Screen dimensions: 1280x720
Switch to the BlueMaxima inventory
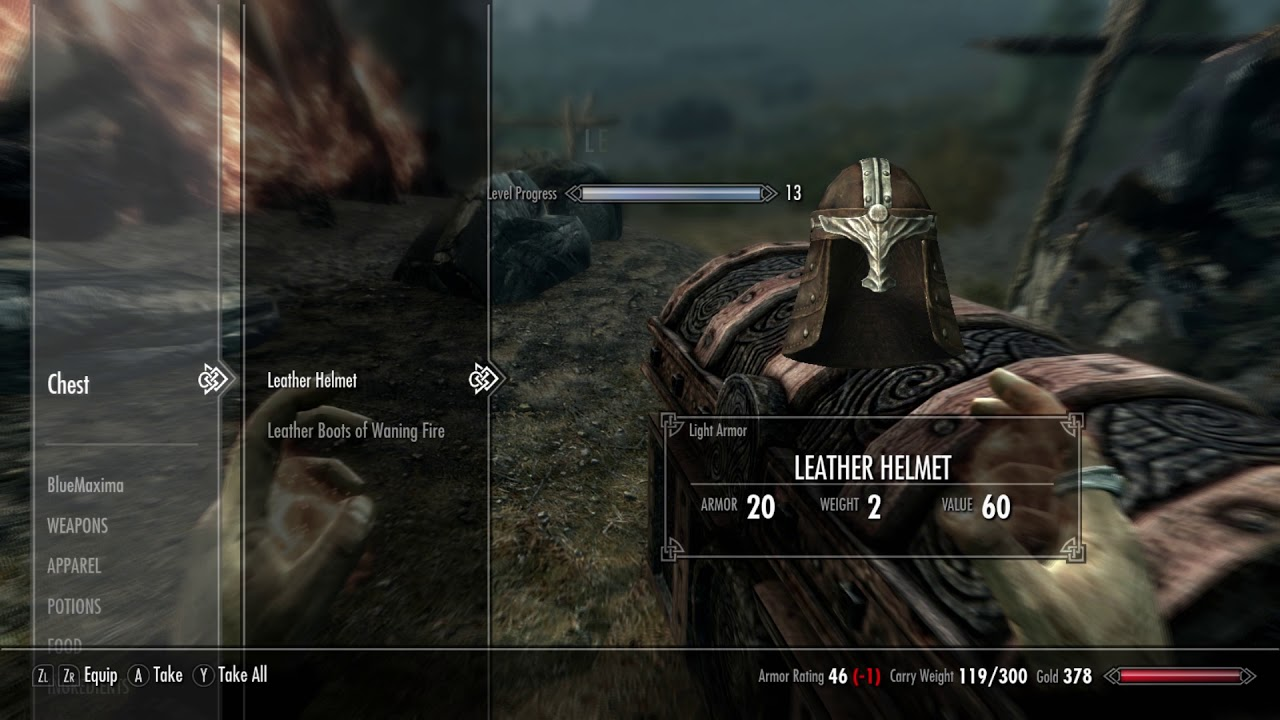(85, 485)
